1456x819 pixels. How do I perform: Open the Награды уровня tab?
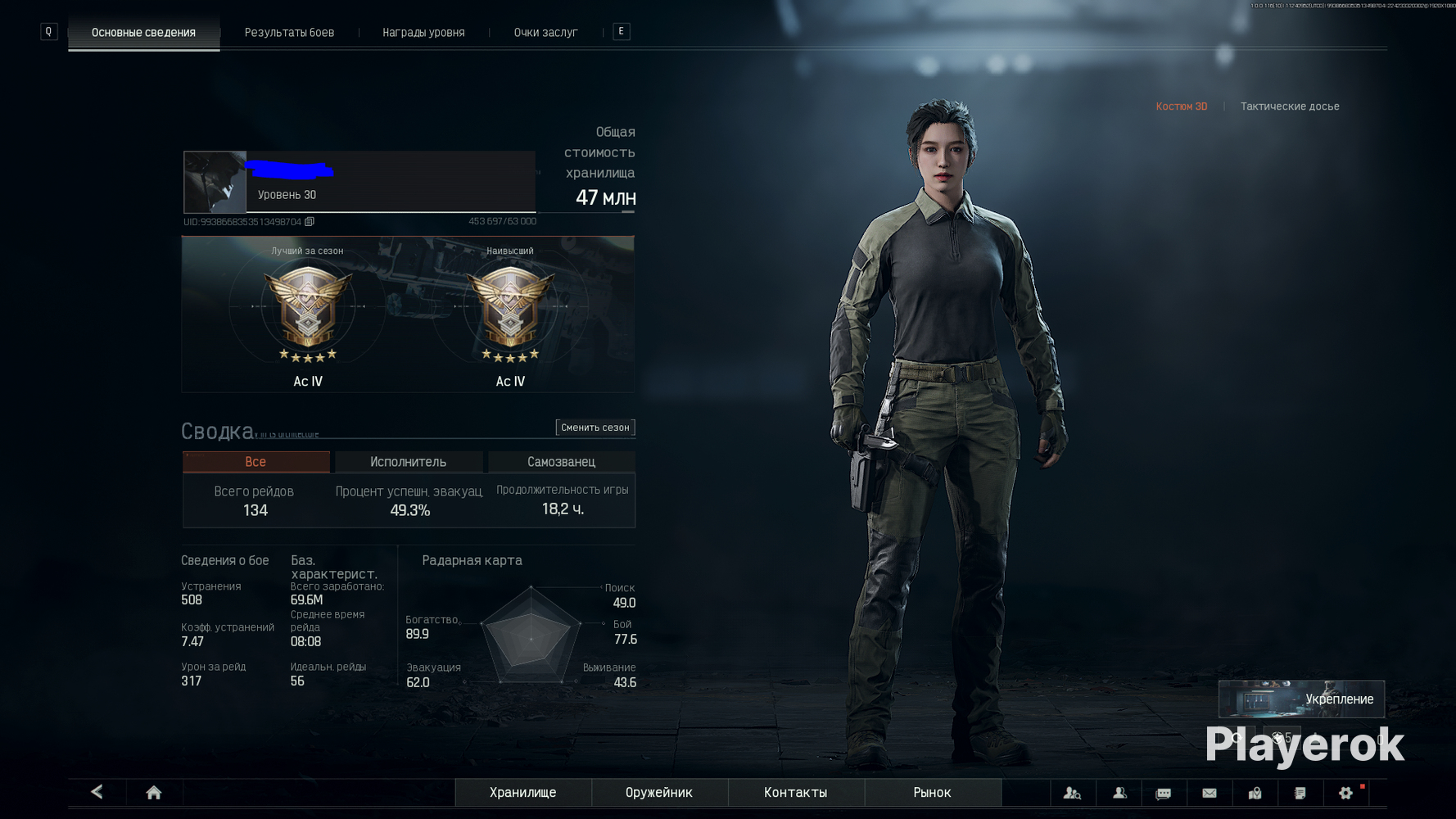[x=423, y=33]
